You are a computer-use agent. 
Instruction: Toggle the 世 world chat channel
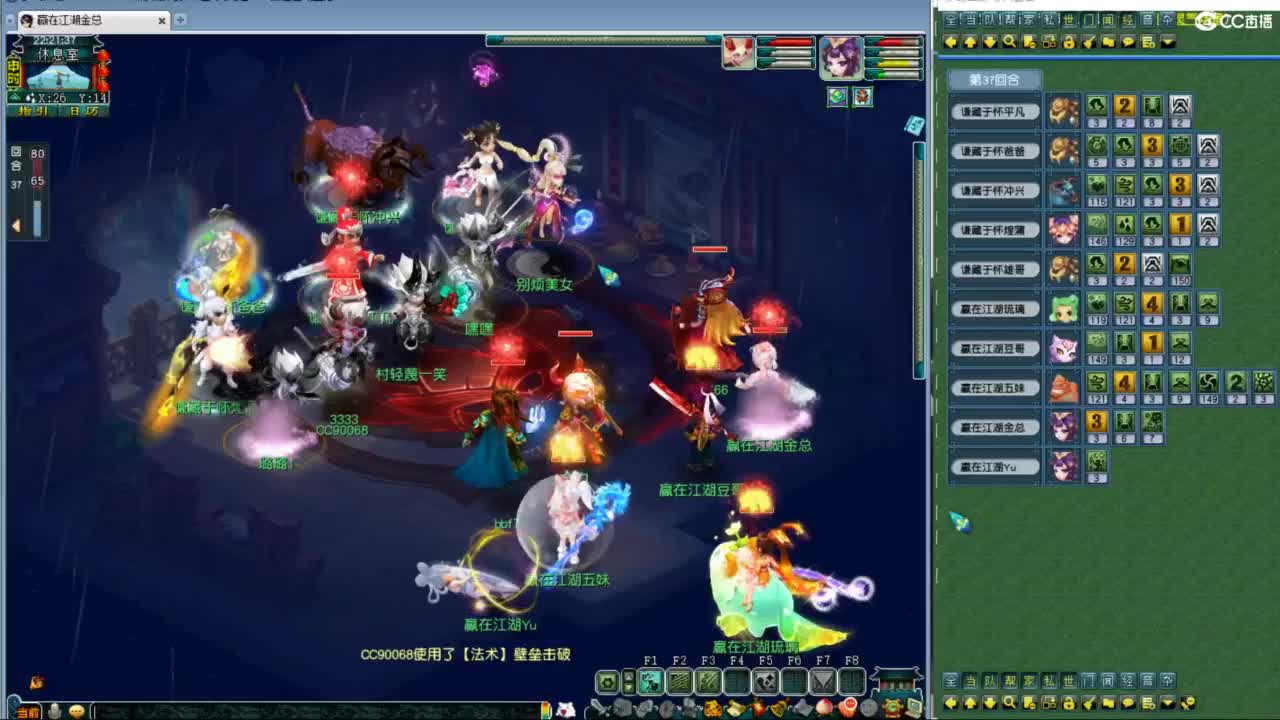(1067, 19)
